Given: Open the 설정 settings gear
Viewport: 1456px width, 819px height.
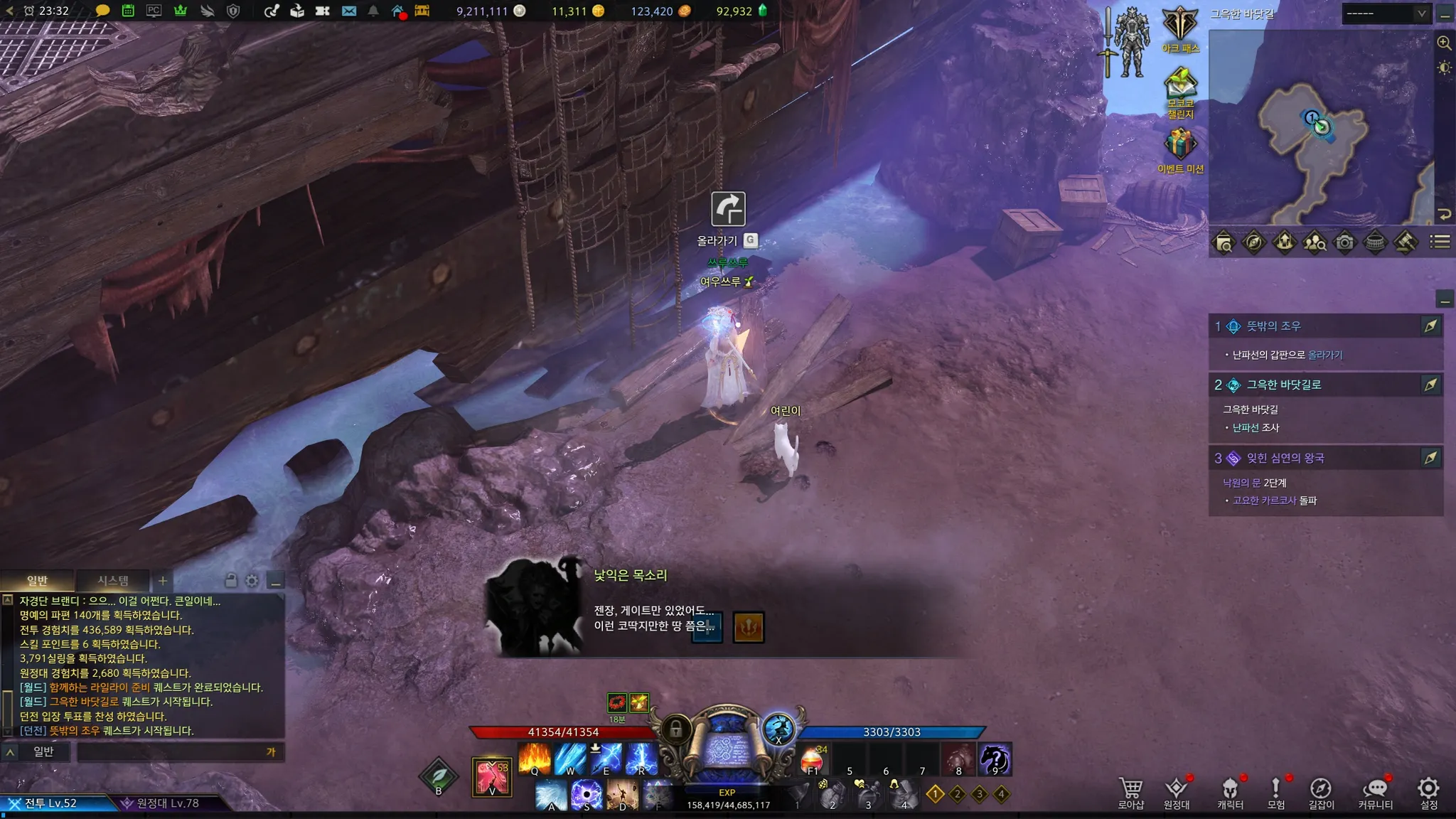Looking at the screenshot, I should pos(1428,792).
